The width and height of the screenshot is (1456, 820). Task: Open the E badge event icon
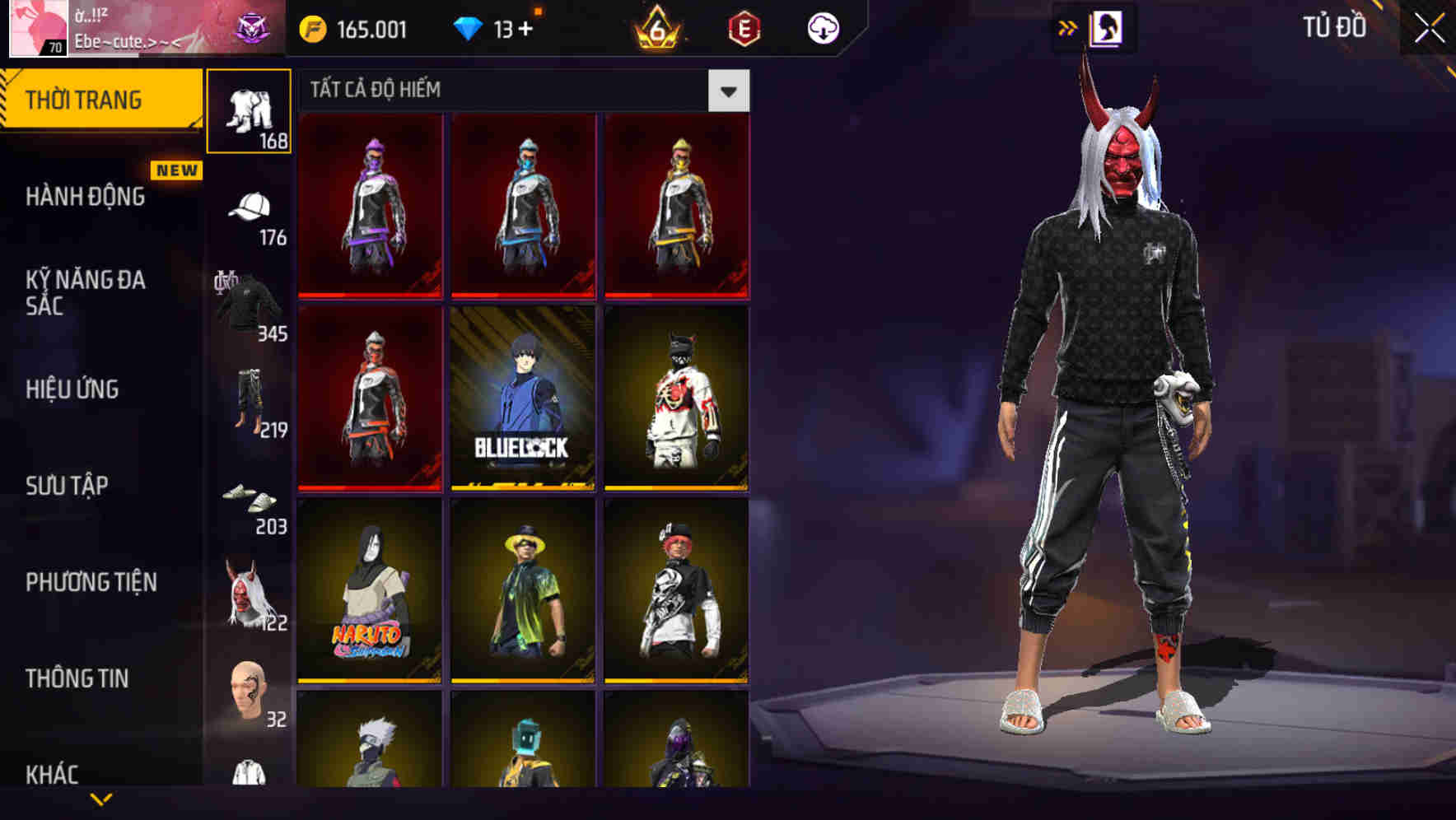[x=745, y=27]
